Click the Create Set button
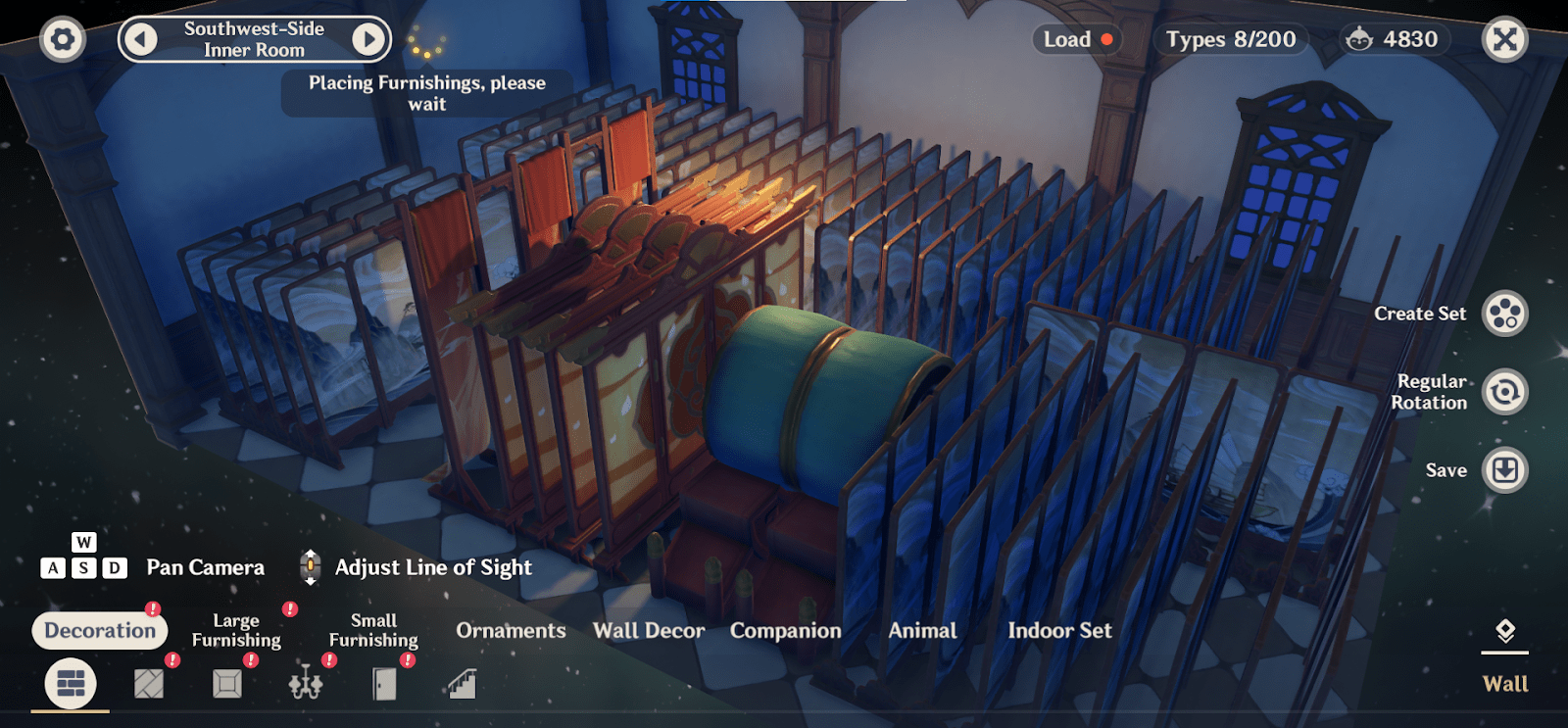The image size is (1568, 728). point(1504,314)
